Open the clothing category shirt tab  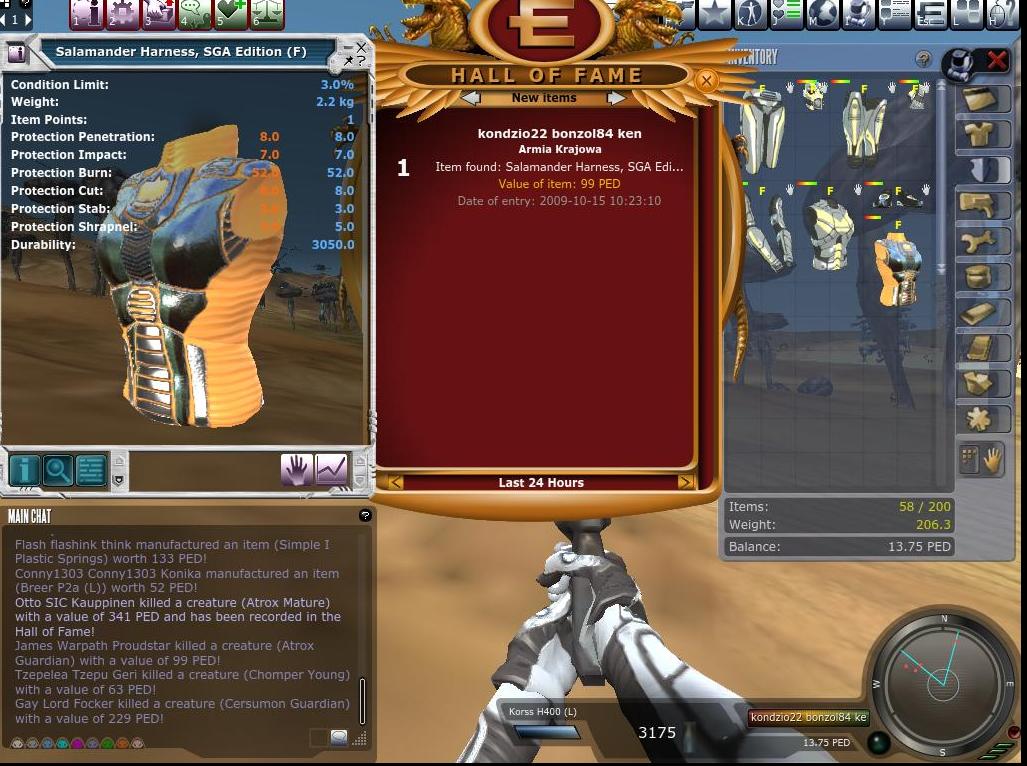pyautogui.click(x=978, y=134)
